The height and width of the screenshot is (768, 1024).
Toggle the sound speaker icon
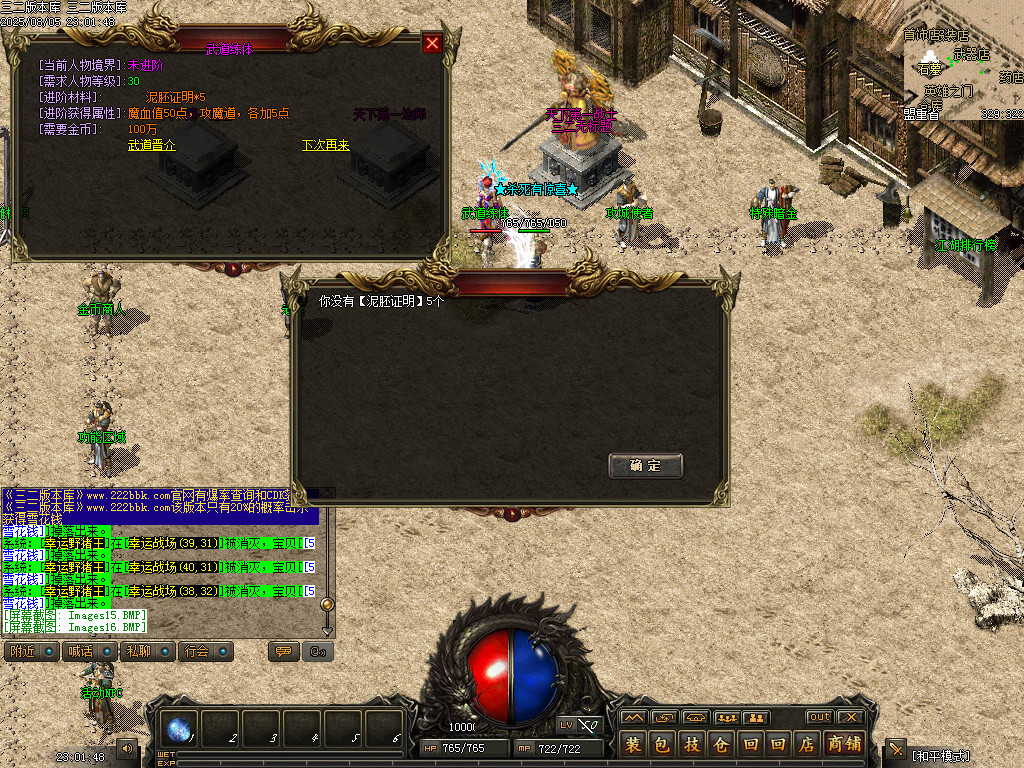[x=127, y=747]
